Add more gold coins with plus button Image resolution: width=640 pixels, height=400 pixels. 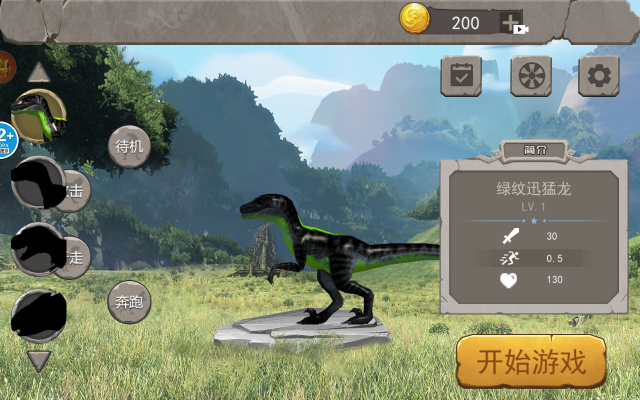pos(512,22)
